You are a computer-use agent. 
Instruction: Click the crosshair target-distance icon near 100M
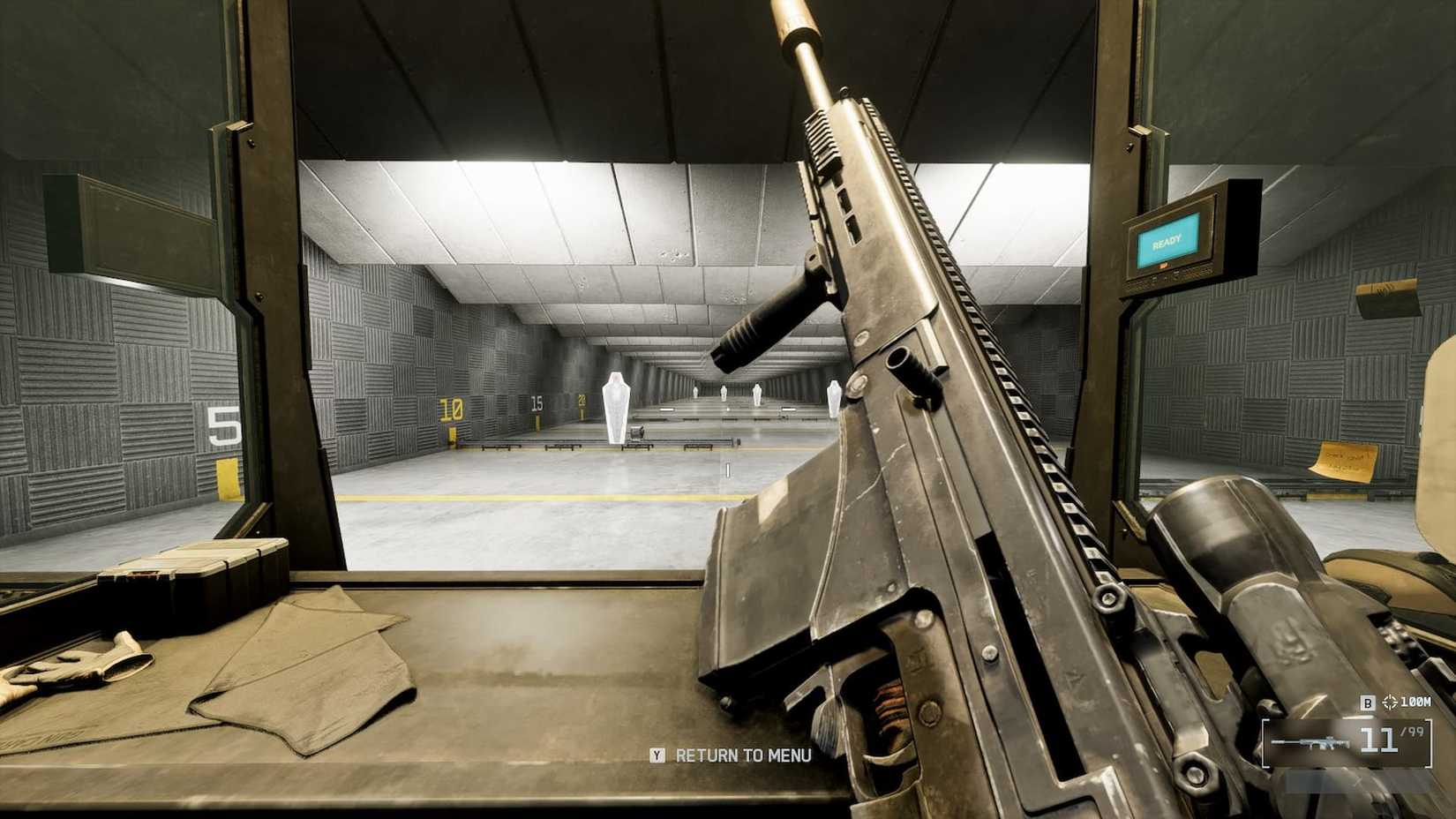coord(1389,703)
